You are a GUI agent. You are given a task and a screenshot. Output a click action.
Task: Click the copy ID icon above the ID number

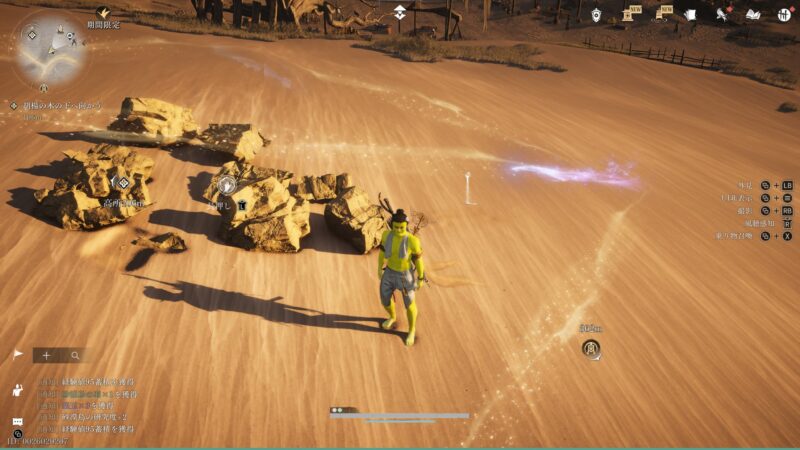pyautogui.click(x=17, y=433)
